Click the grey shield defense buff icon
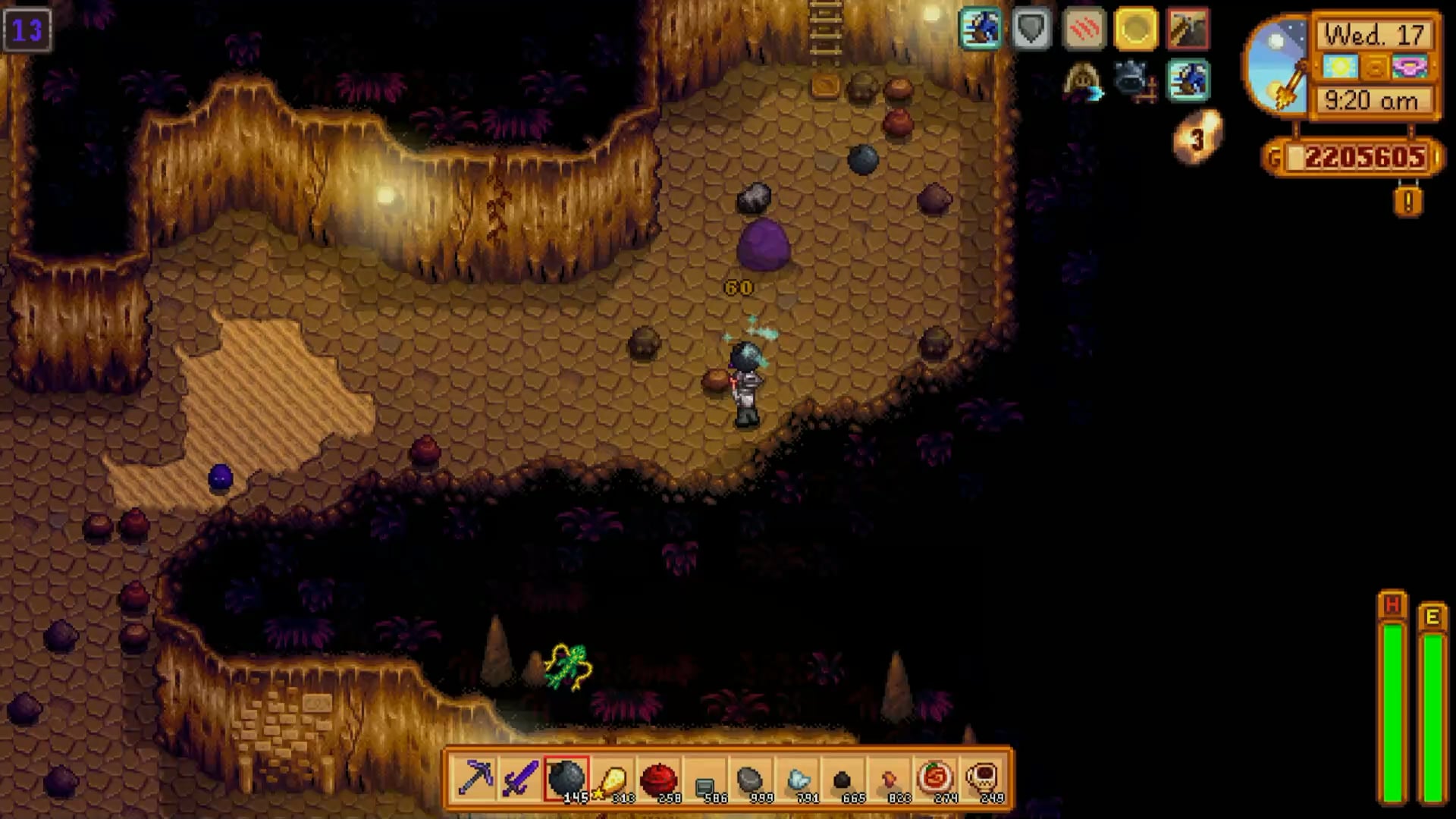 (x=1031, y=29)
